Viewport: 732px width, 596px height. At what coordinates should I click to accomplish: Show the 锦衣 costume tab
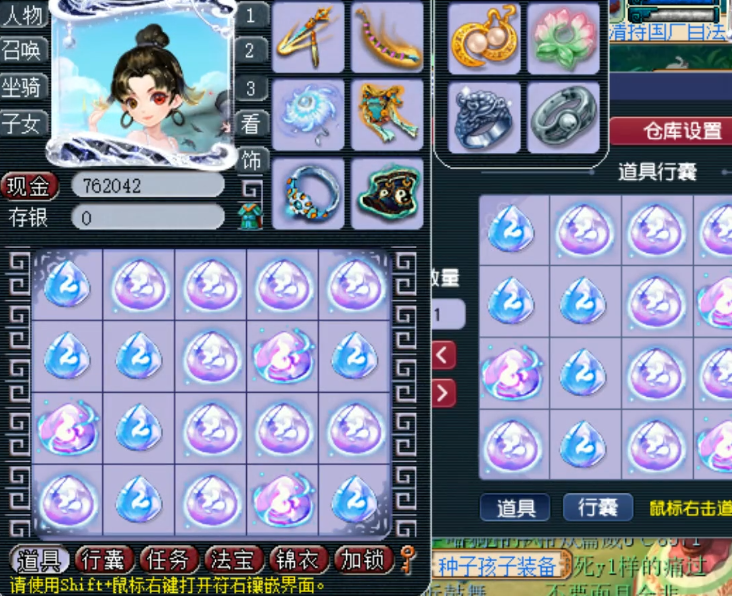[x=295, y=560]
